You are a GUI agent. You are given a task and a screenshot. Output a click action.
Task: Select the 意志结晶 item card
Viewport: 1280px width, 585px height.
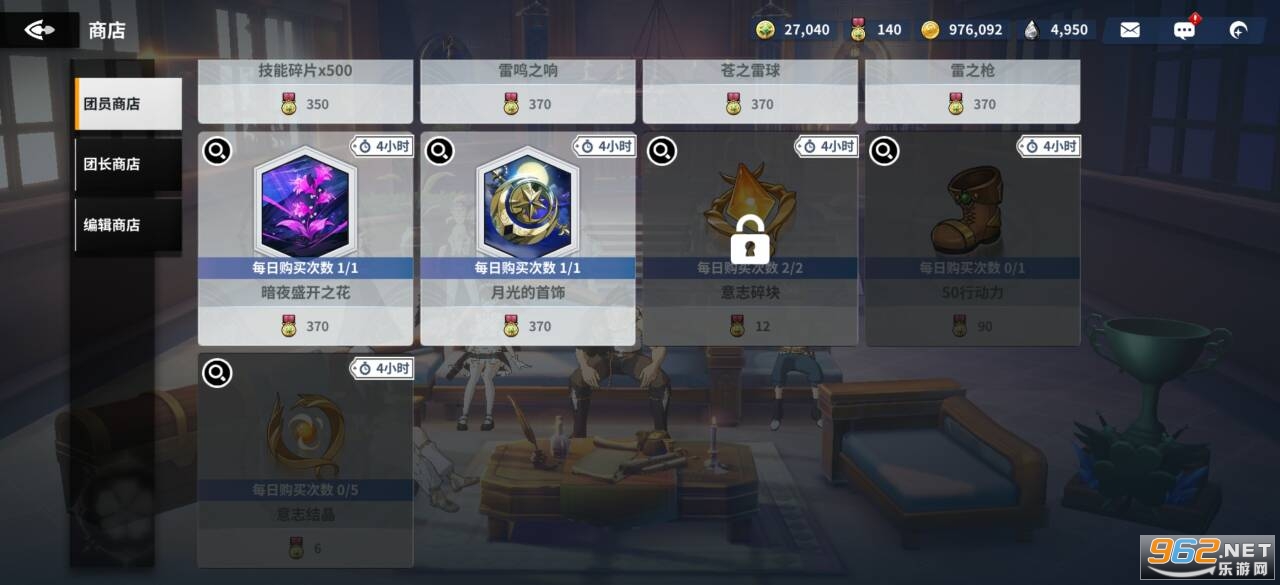click(x=305, y=460)
